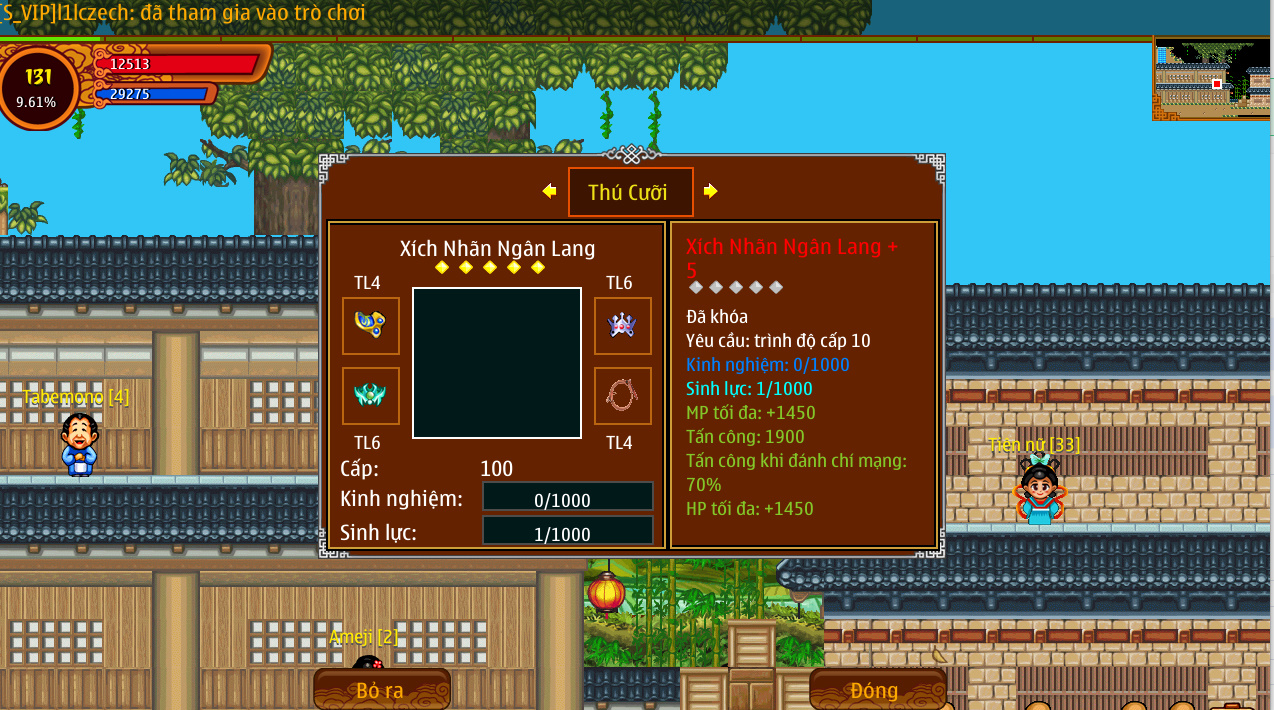Screen dimensions: 1274x710
Task: Select the coiled brown rope mount slot
Action: [622, 395]
